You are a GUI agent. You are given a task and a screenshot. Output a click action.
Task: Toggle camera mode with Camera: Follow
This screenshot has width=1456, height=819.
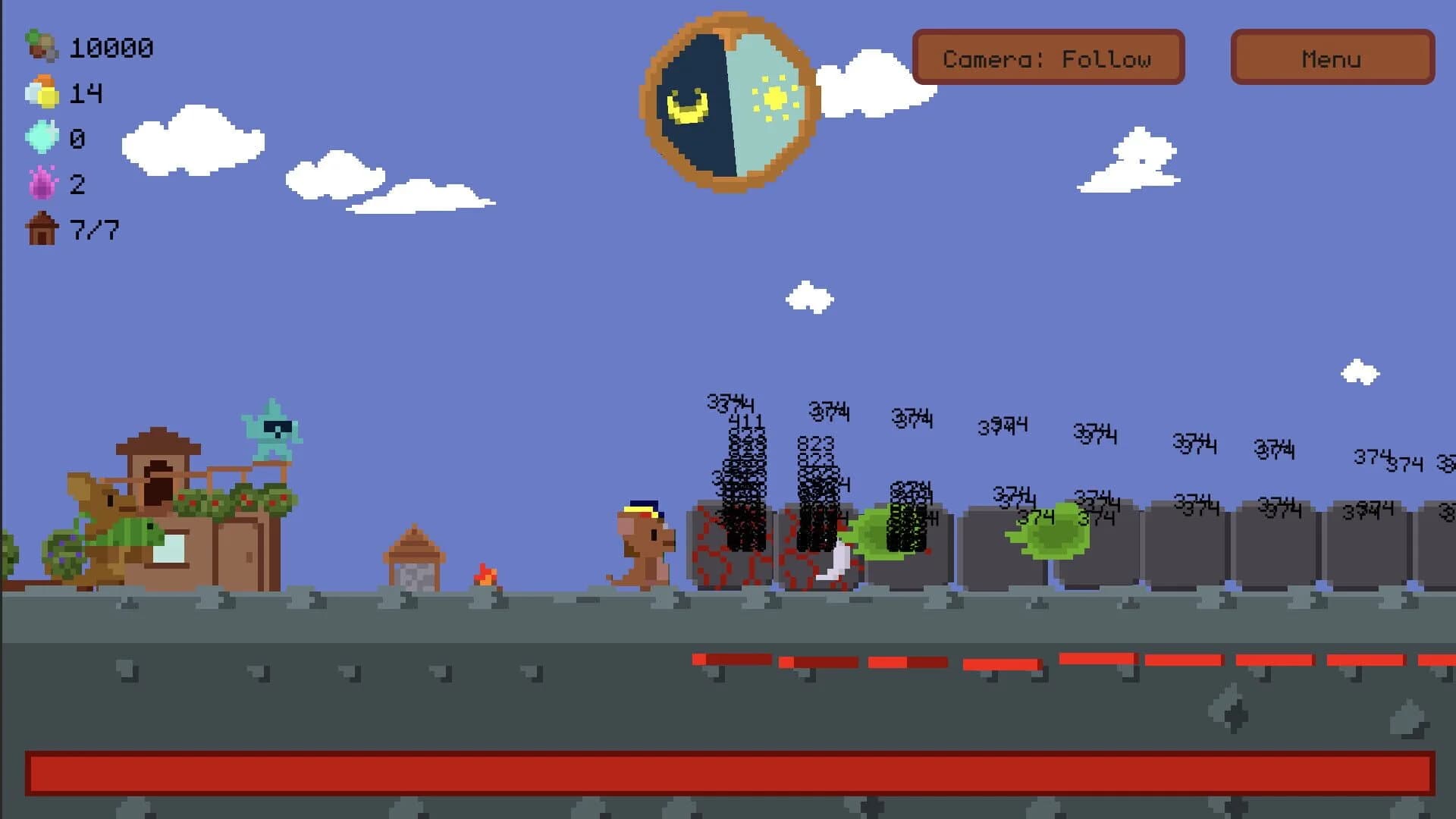1049,58
